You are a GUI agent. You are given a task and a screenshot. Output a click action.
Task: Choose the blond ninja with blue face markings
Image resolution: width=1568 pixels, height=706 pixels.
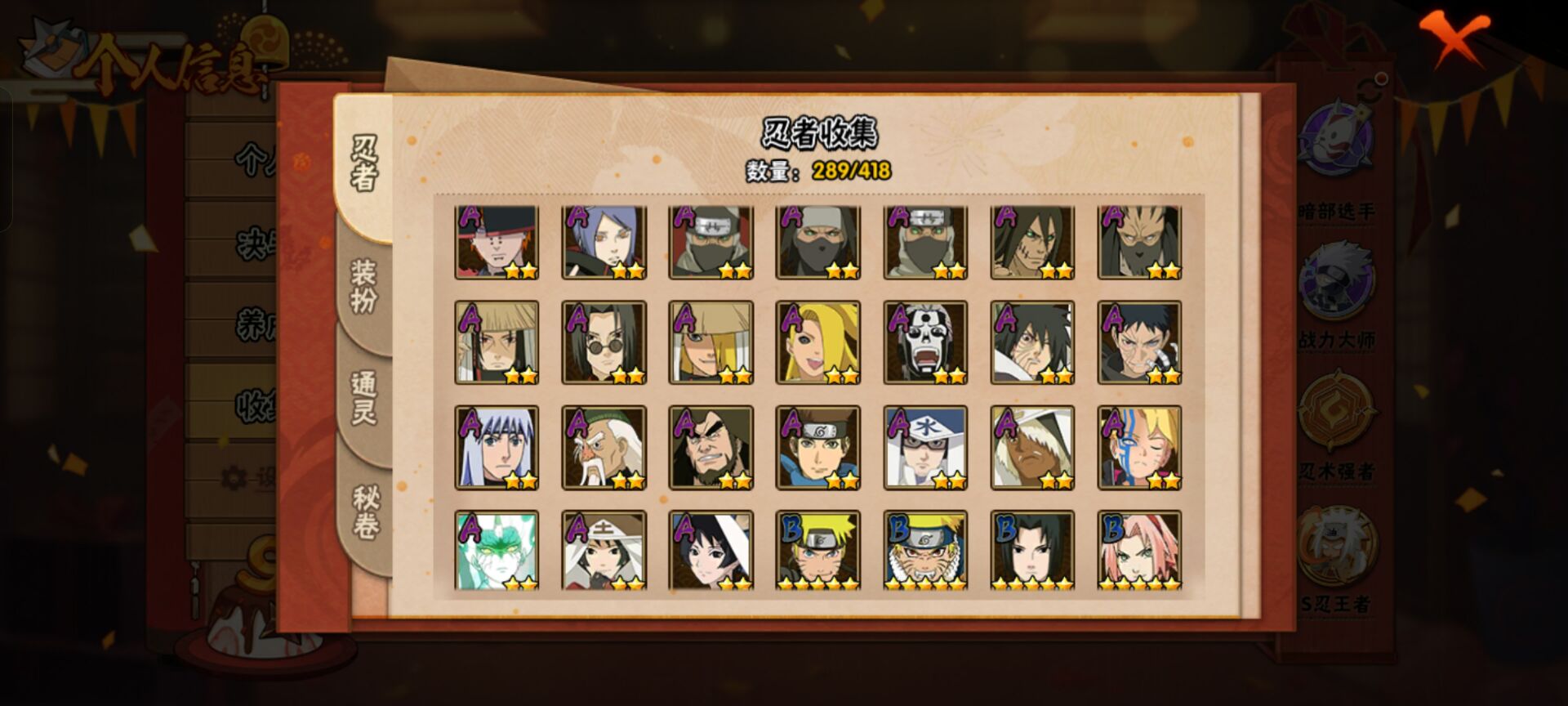click(1139, 448)
